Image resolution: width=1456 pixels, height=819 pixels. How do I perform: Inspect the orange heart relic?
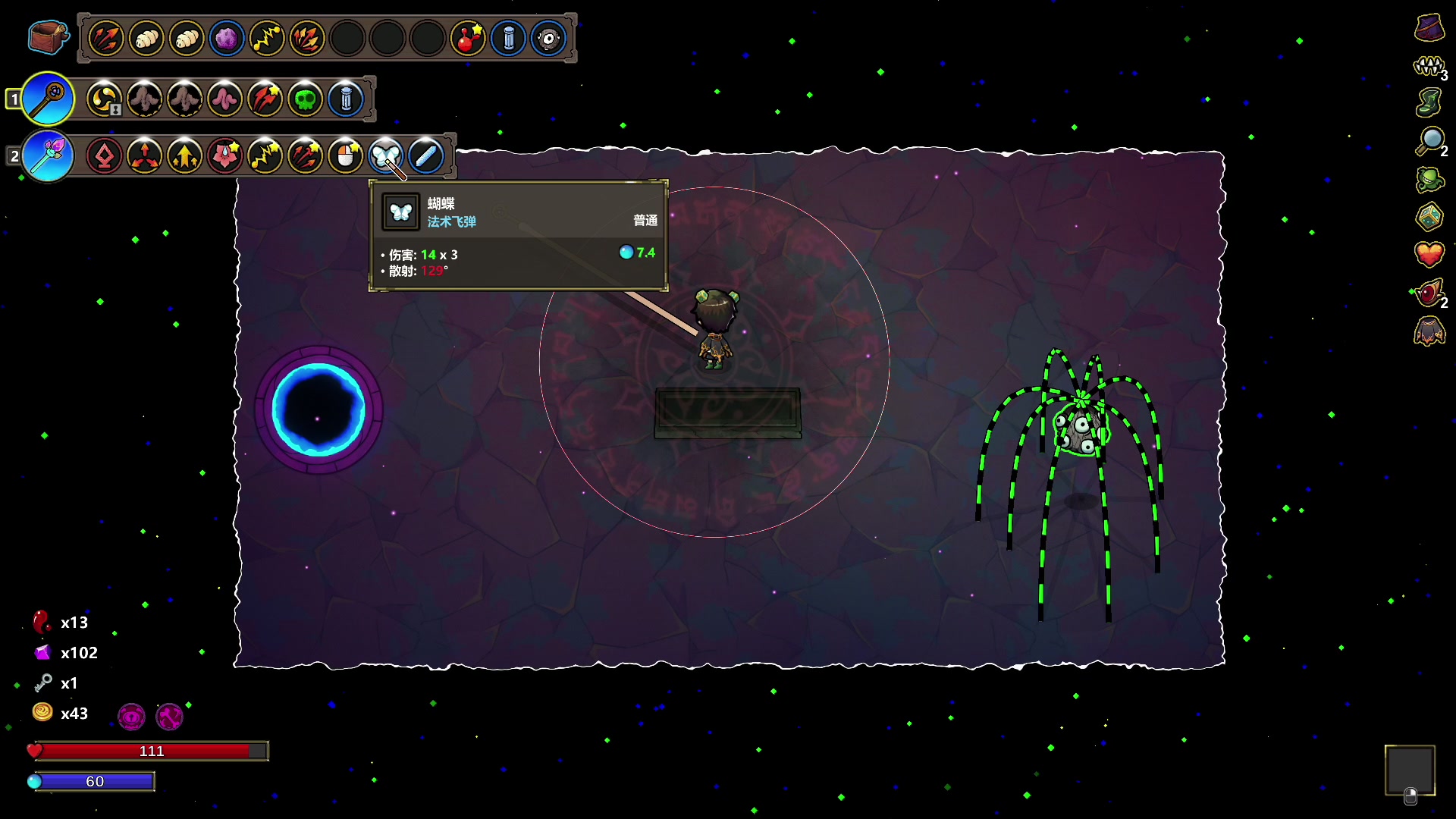click(1429, 254)
